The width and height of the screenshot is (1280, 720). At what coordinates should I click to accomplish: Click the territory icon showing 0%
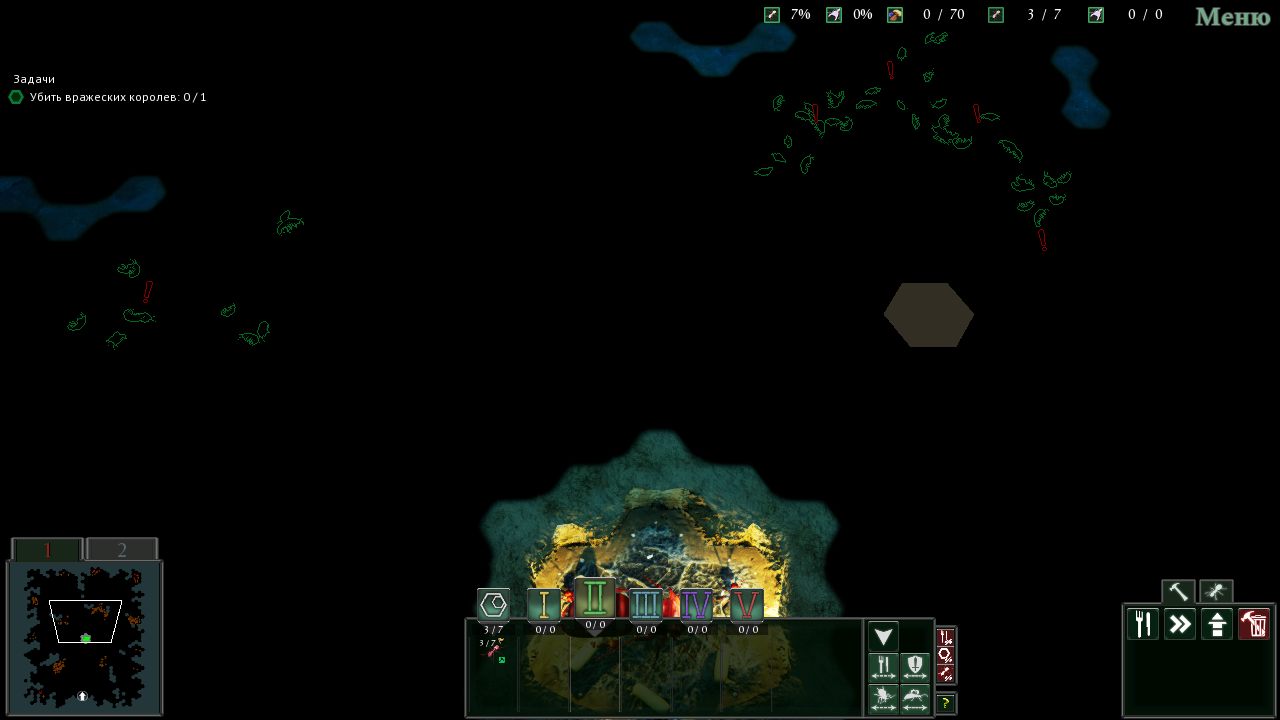833,15
